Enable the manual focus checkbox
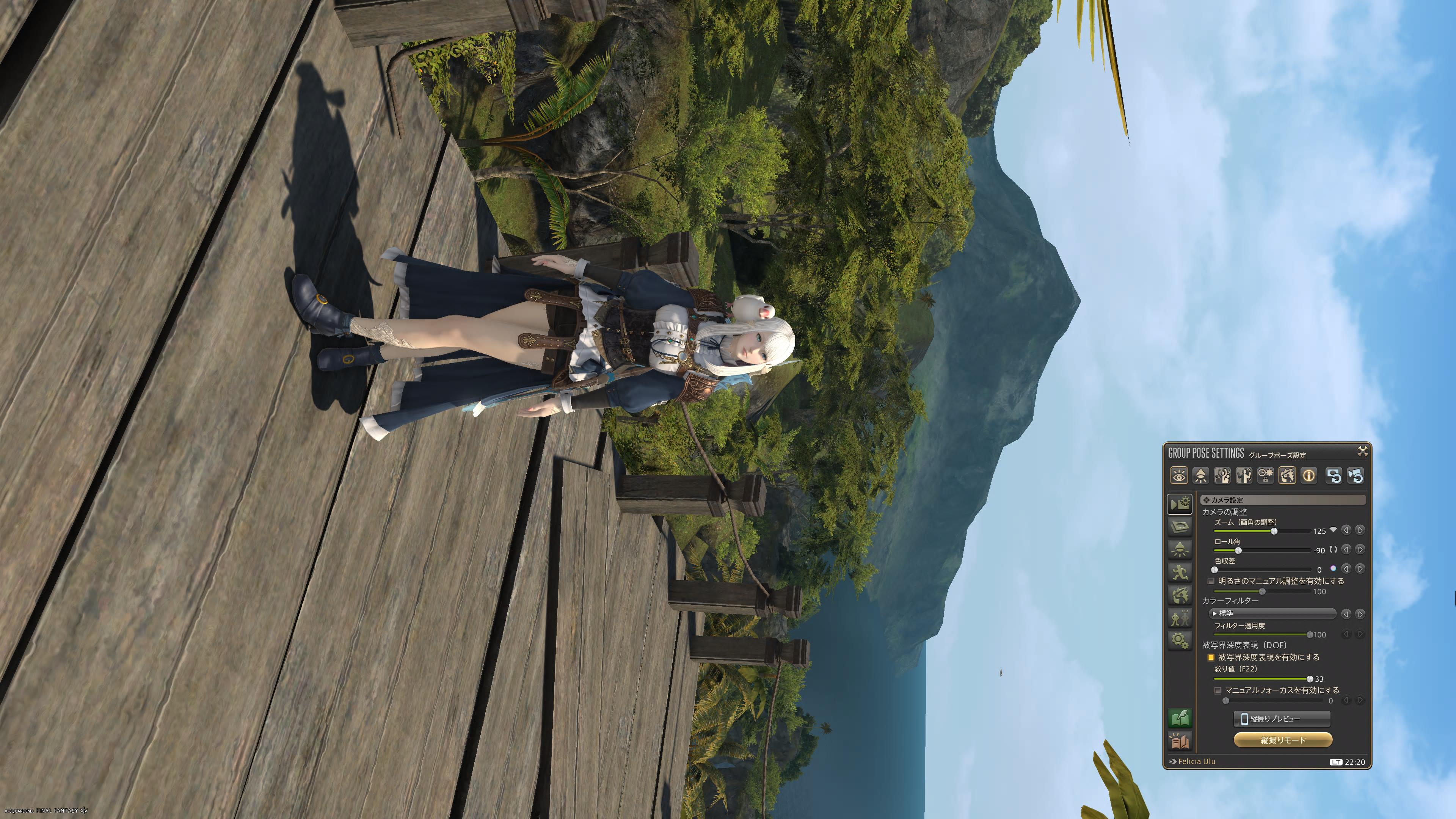The width and height of the screenshot is (1456, 819). pos(1218,690)
